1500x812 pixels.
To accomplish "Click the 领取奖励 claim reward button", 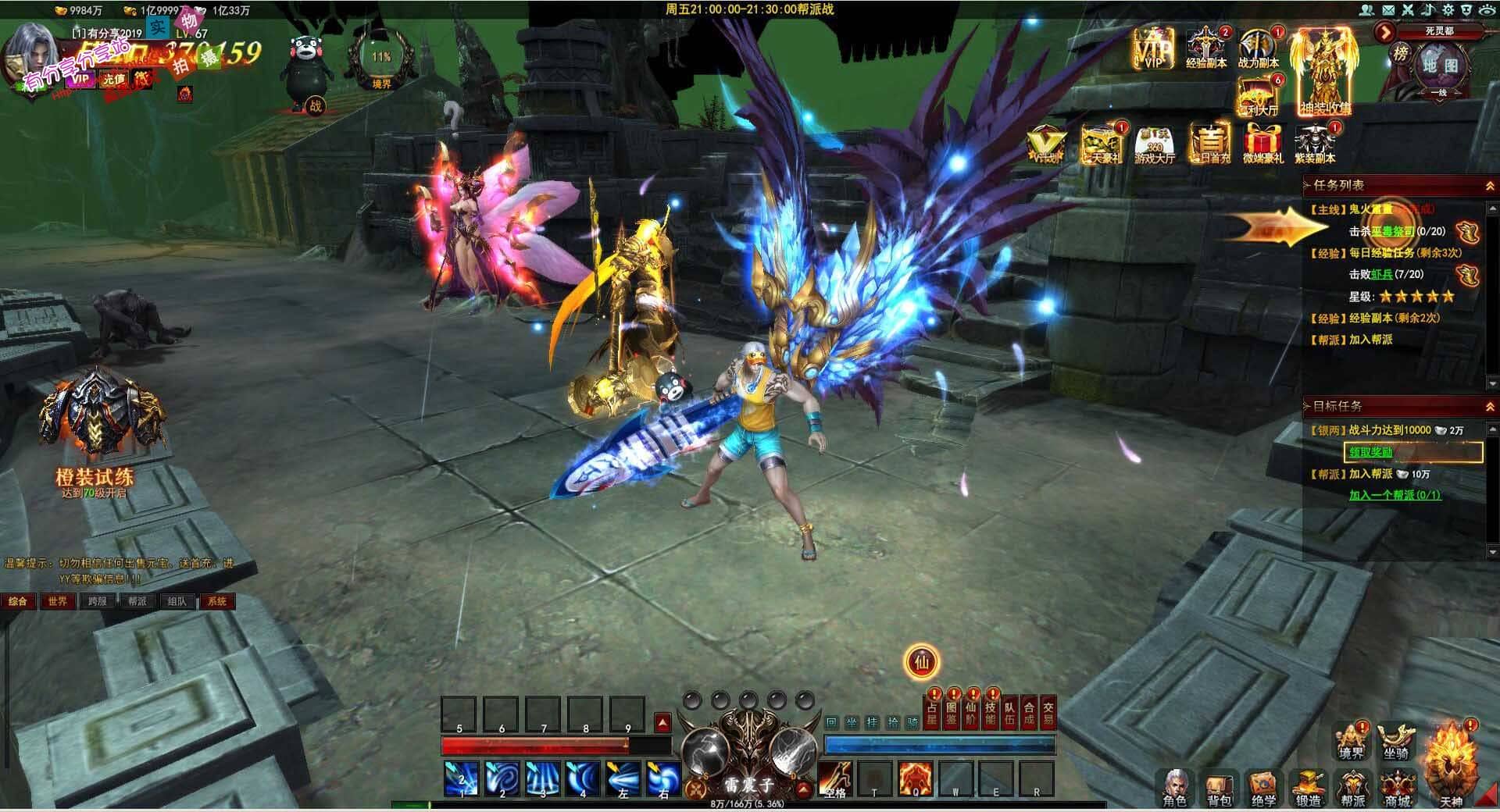I will (x=1412, y=452).
